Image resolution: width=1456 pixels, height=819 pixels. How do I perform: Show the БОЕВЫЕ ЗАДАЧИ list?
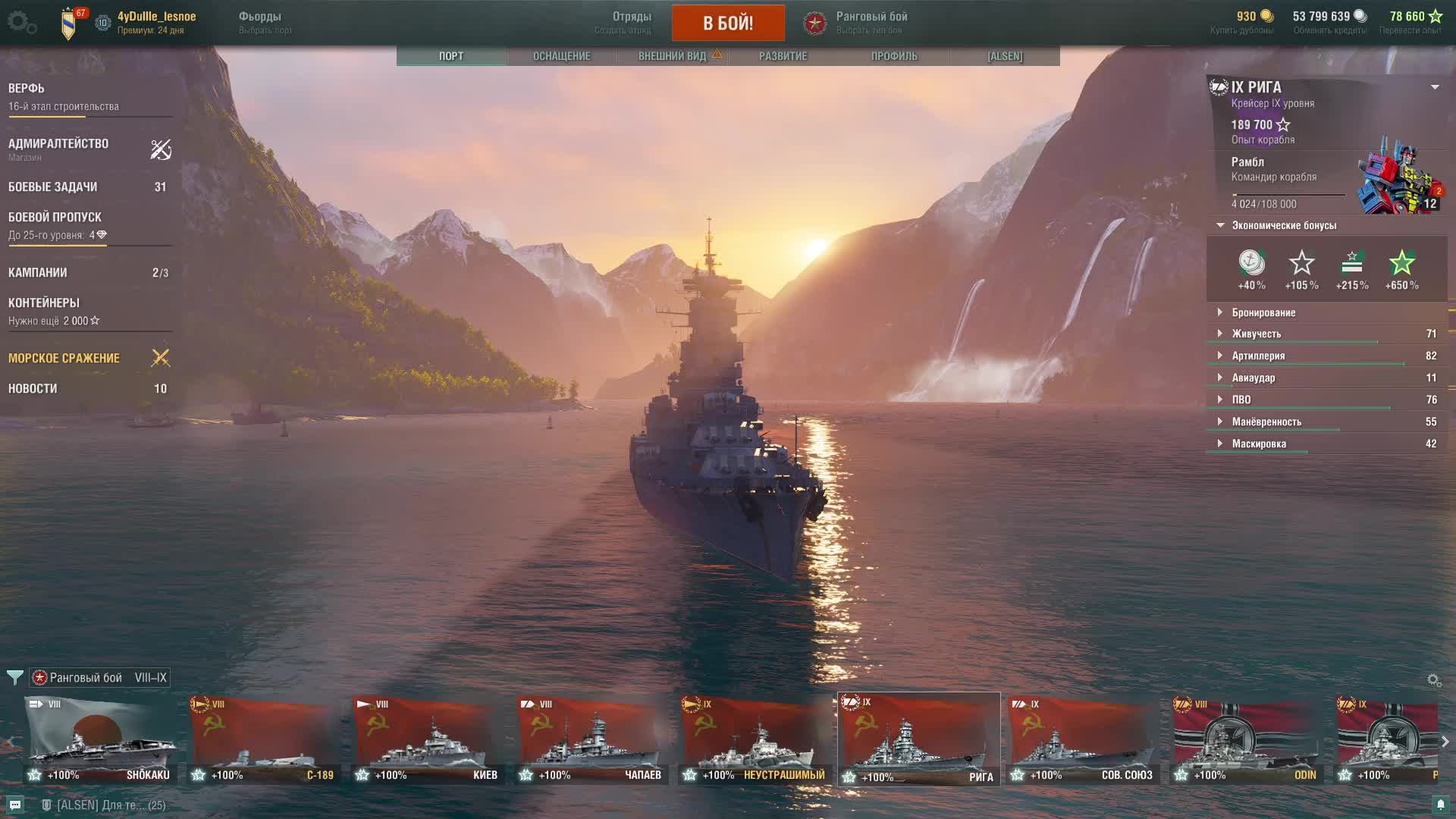coord(53,187)
